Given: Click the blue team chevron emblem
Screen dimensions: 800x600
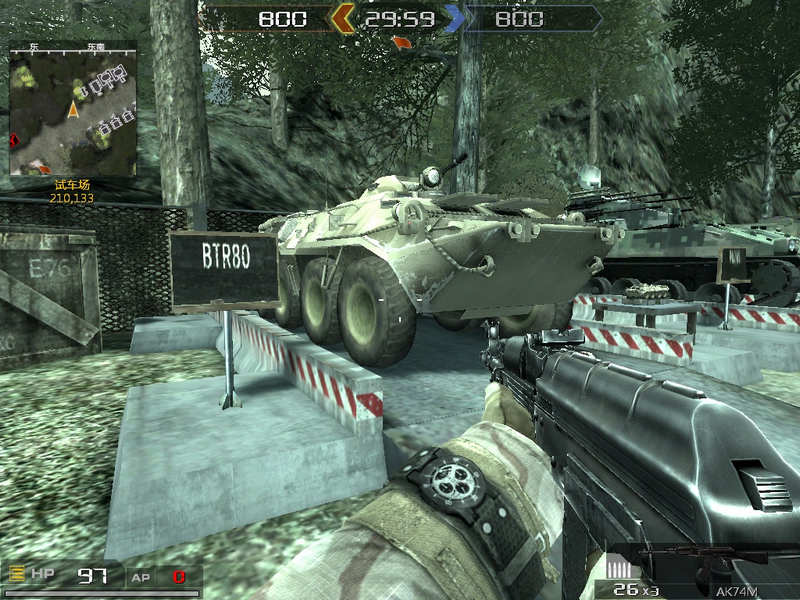Looking at the screenshot, I should 454,17.
